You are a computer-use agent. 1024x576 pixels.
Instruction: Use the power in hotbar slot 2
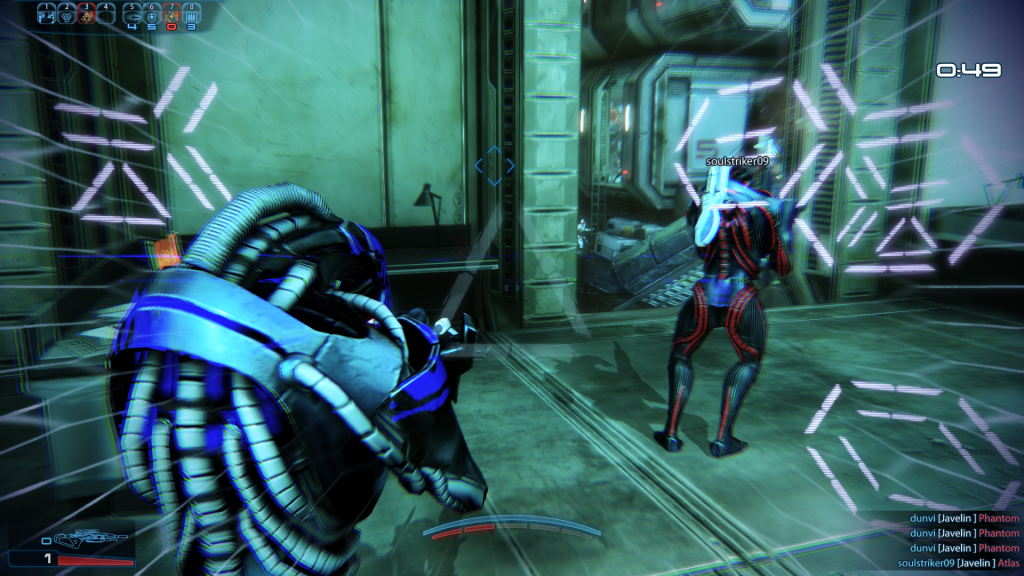click(x=65, y=15)
